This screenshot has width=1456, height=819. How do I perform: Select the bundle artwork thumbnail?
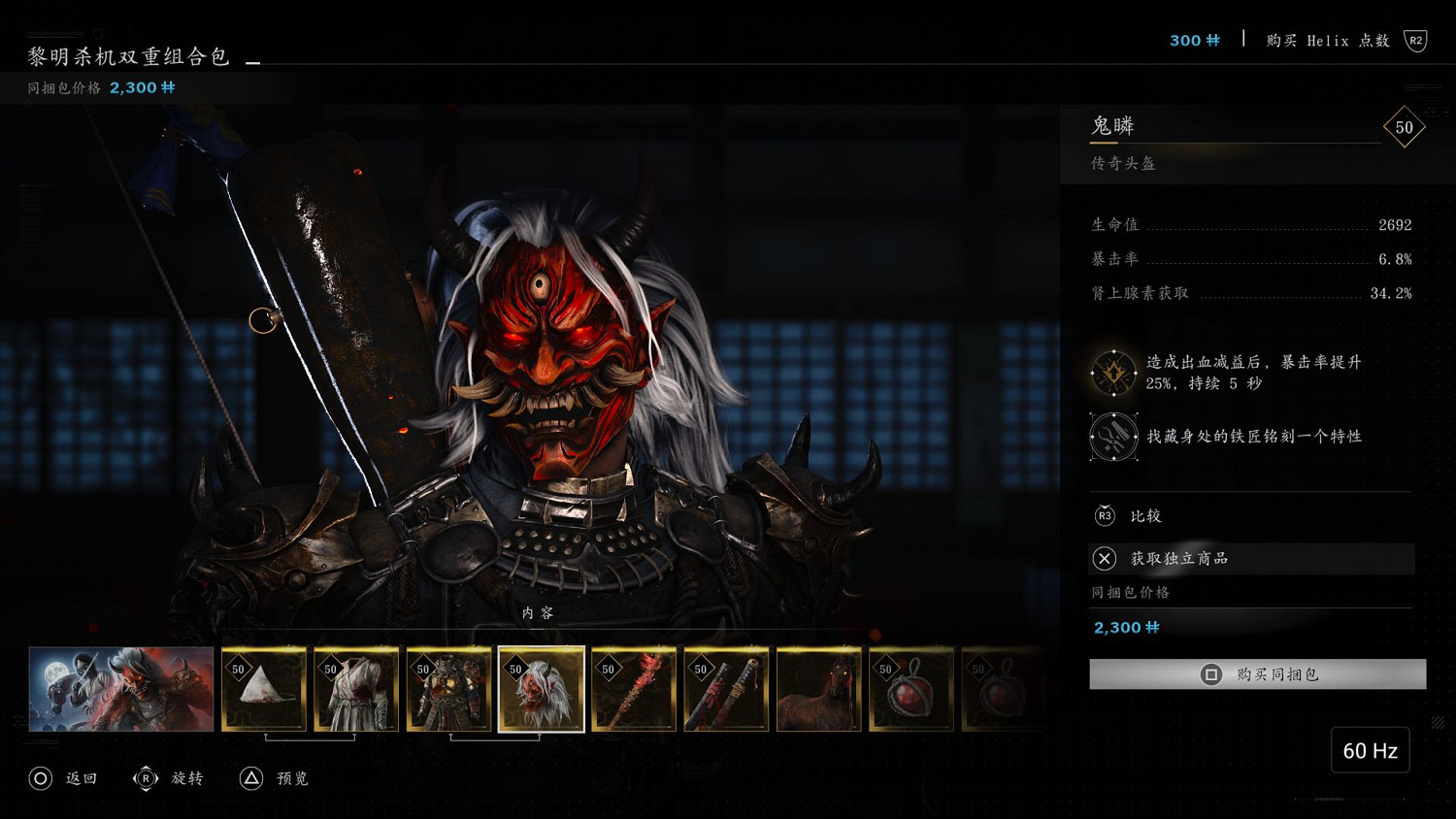121,689
